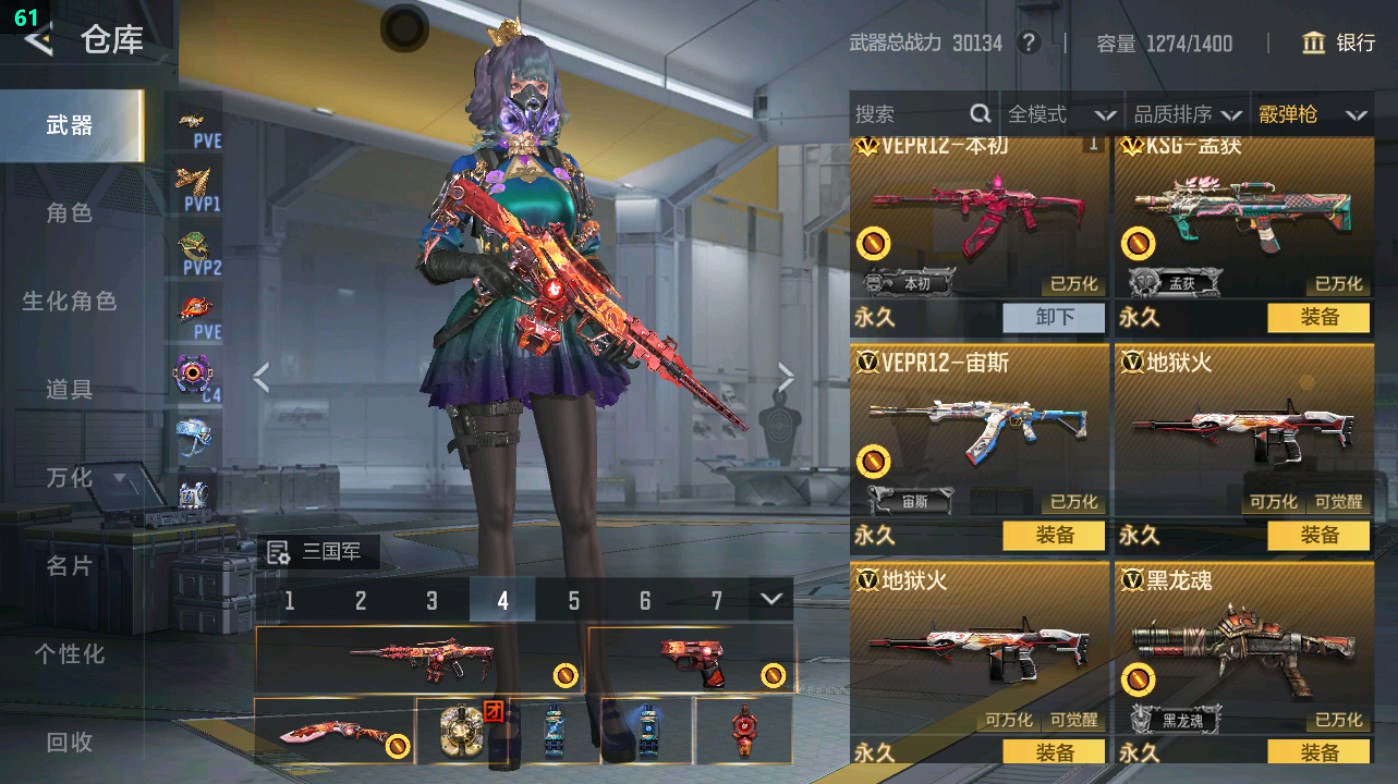Switch to the 角色 category tab
The image size is (1398, 784).
(x=69, y=213)
